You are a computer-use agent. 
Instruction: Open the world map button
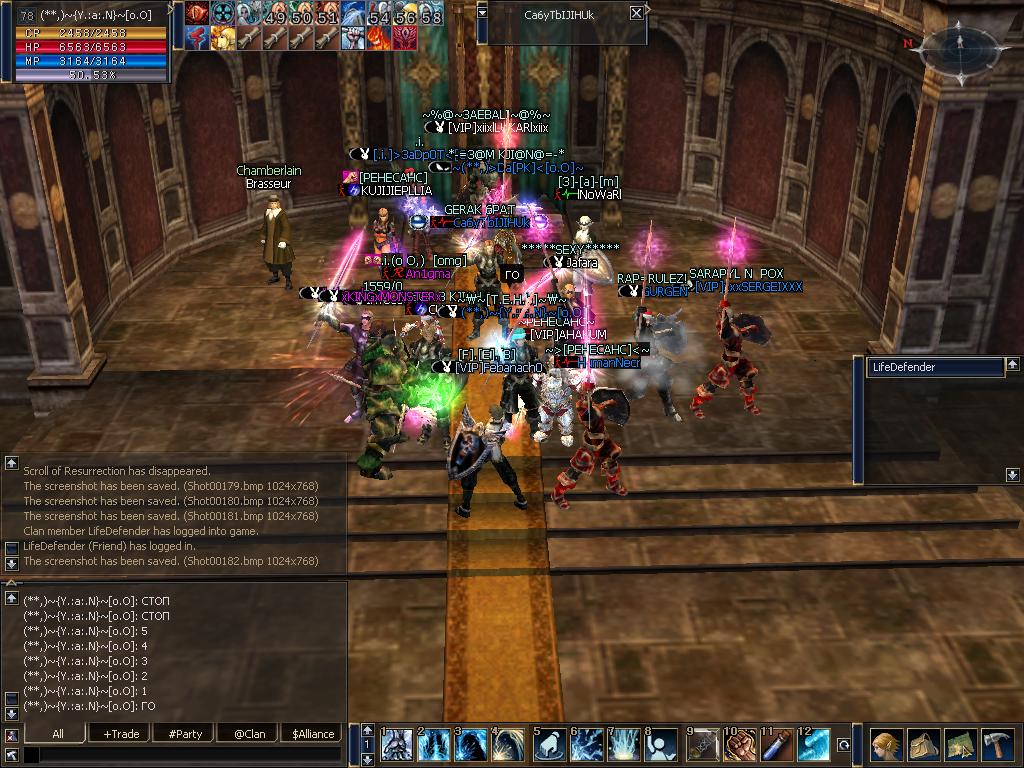click(x=960, y=746)
